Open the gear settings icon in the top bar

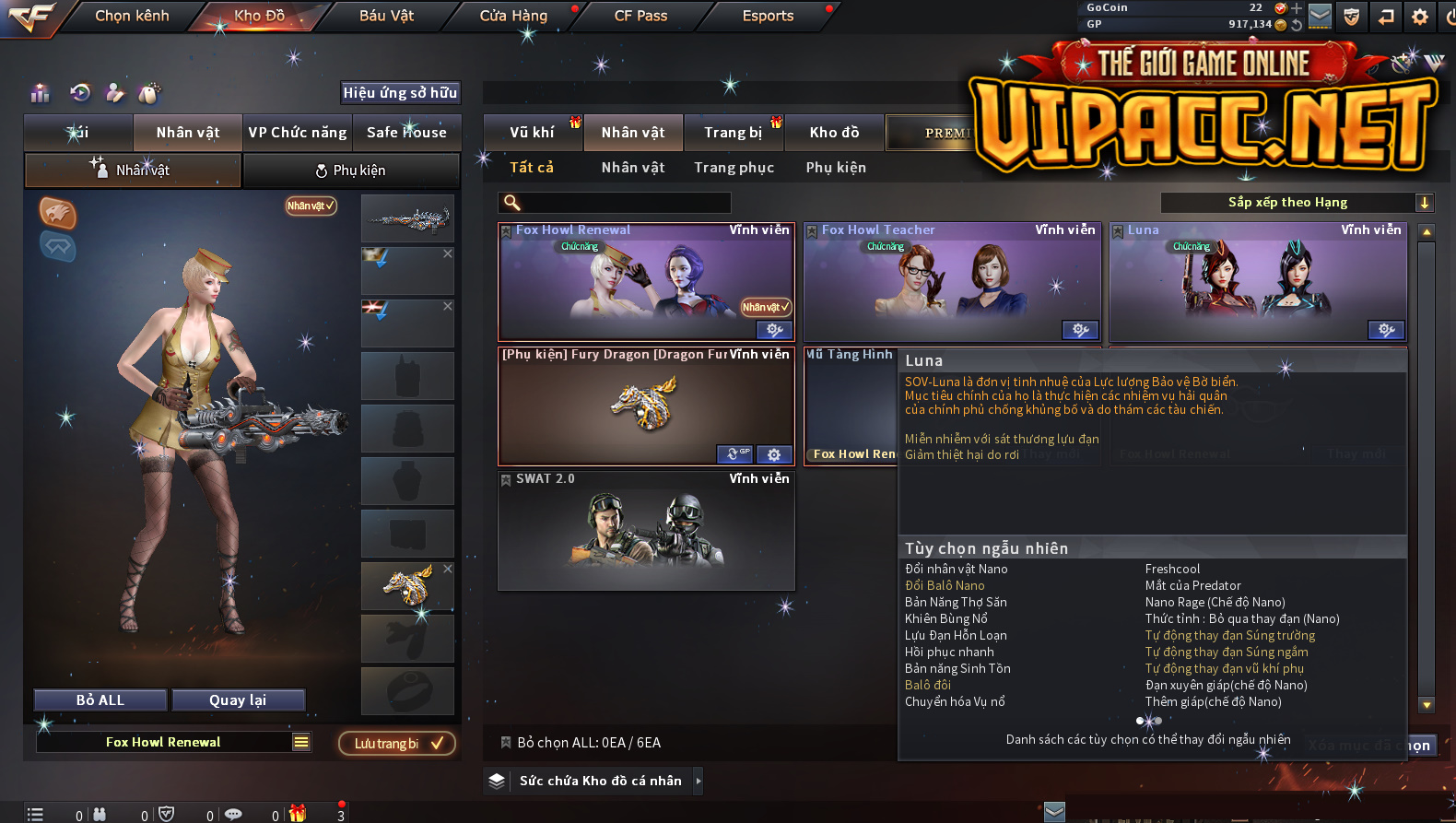[x=1419, y=16]
